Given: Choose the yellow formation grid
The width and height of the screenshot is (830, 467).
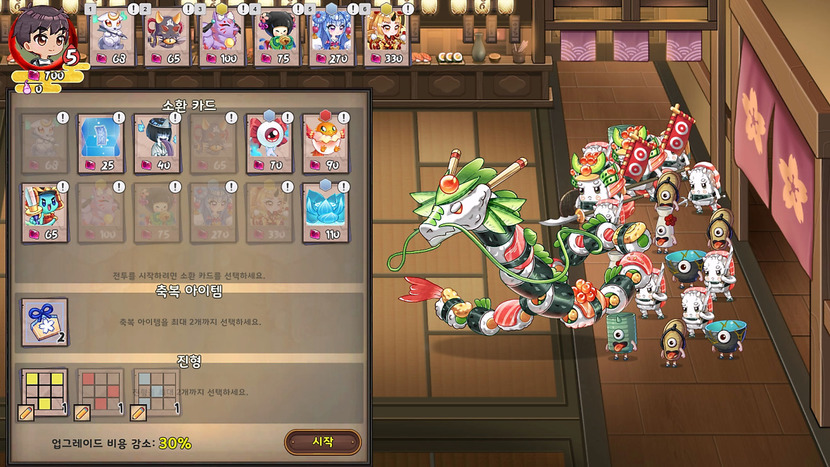Looking at the screenshot, I should point(45,393).
